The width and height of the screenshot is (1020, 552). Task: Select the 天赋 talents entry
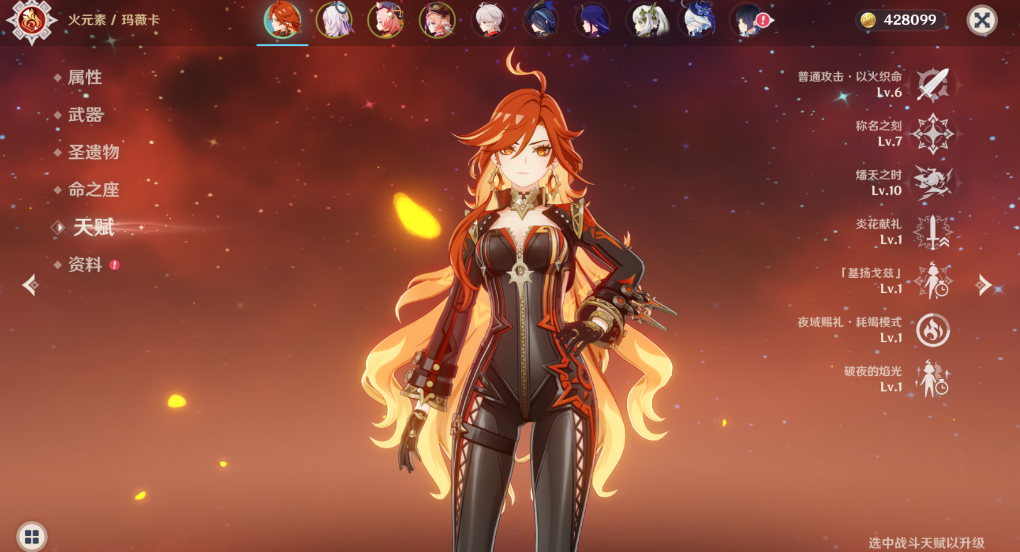(93, 228)
